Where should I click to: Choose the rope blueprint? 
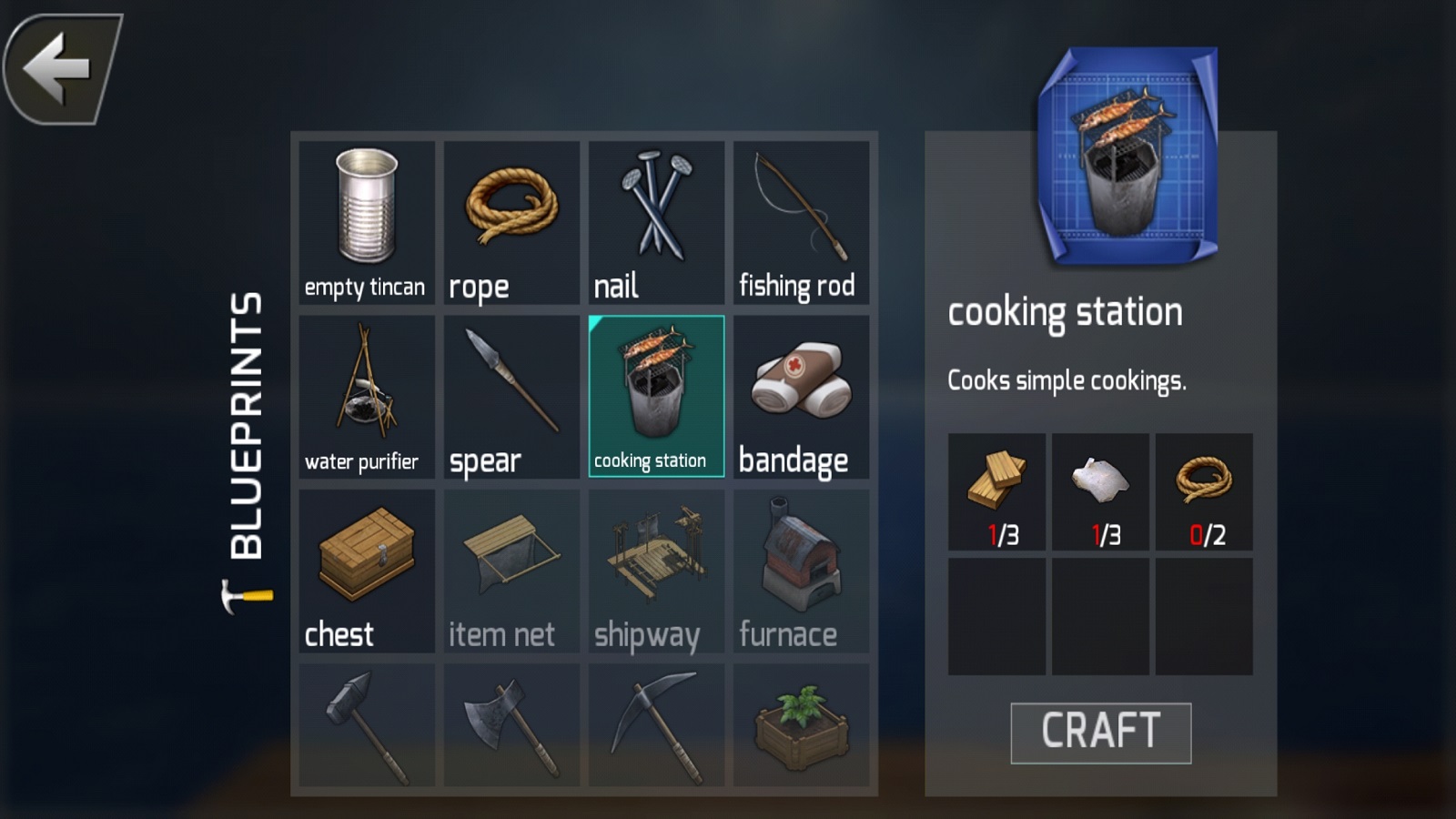pos(511,222)
